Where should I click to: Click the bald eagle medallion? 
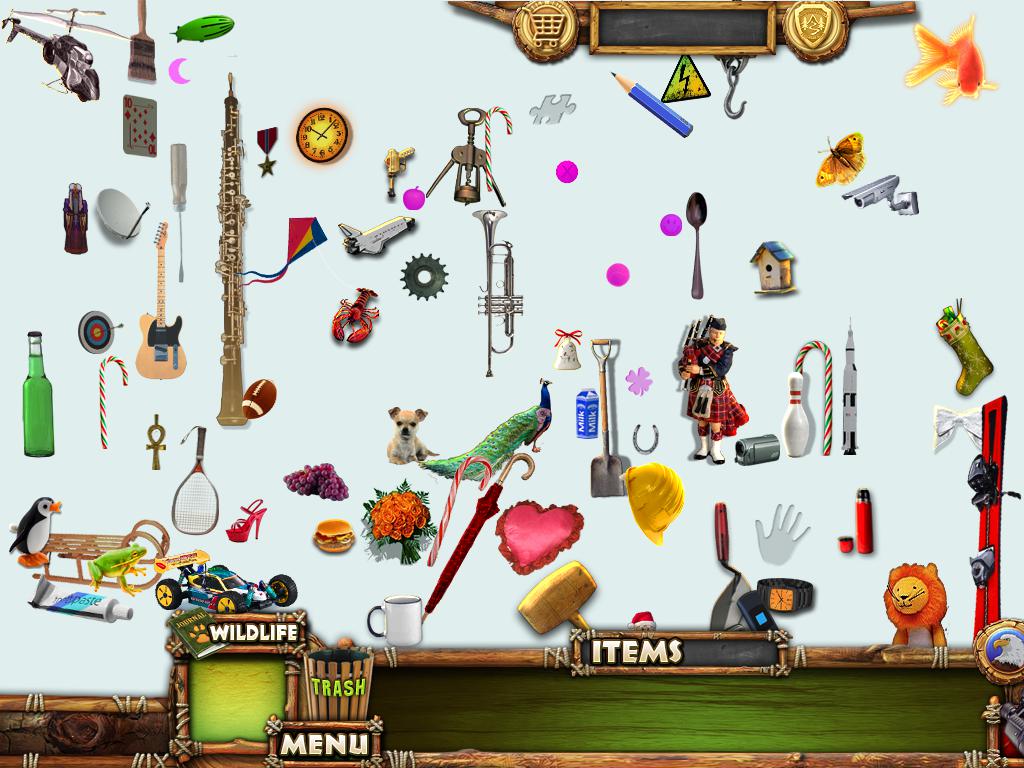[x=1003, y=651]
